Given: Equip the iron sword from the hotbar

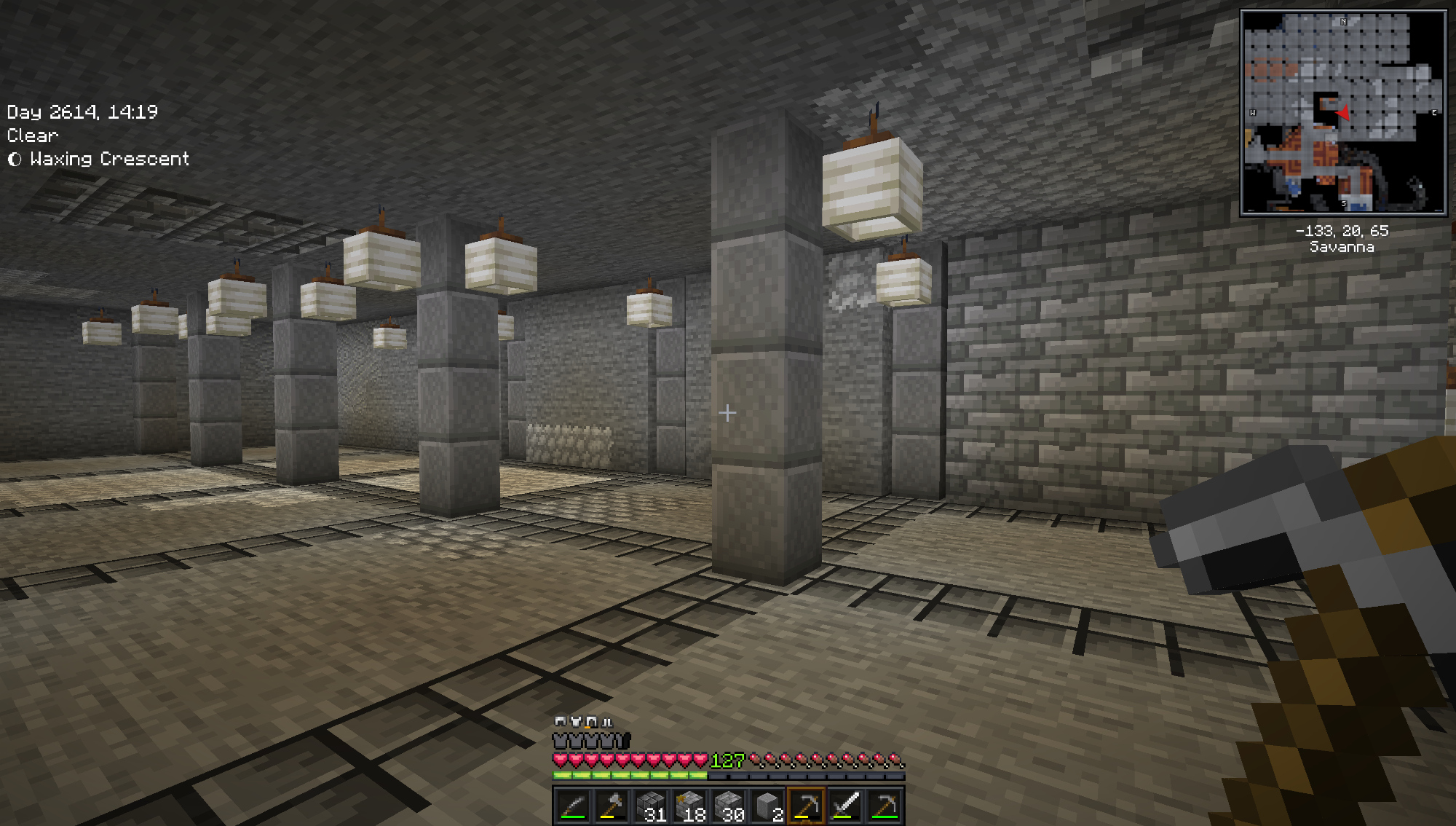Looking at the screenshot, I should pyautogui.click(x=846, y=806).
